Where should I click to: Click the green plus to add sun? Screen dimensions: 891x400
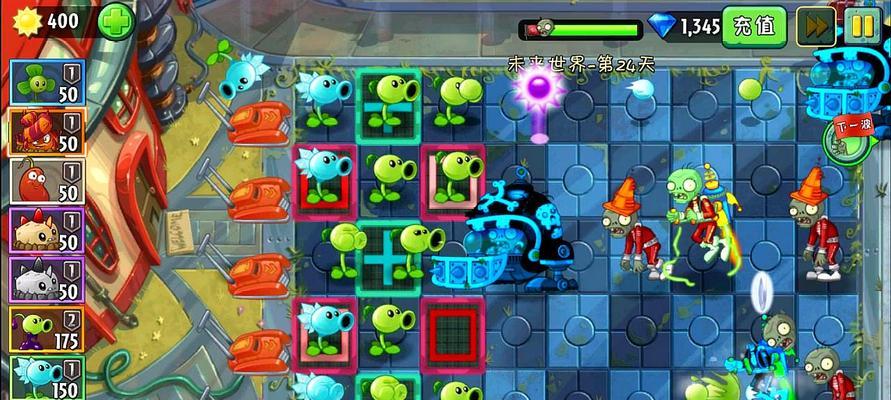(116, 20)
